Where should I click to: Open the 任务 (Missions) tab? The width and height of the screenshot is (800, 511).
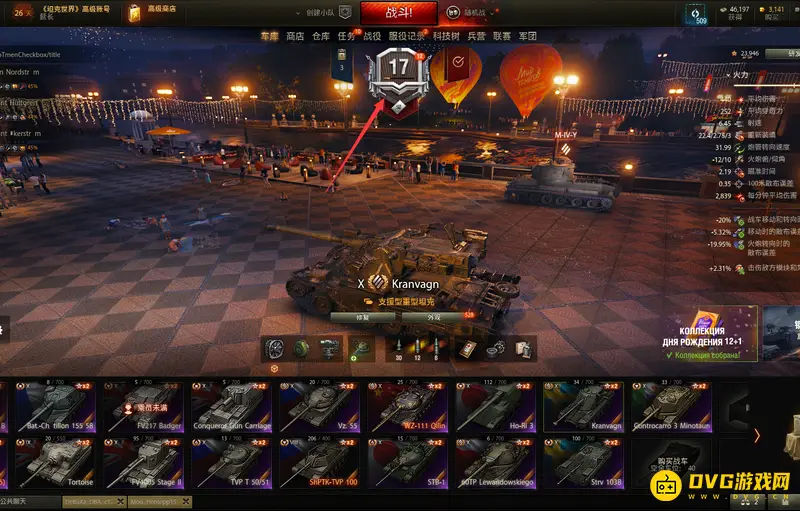pyautogui.click(x=347, y=36)
